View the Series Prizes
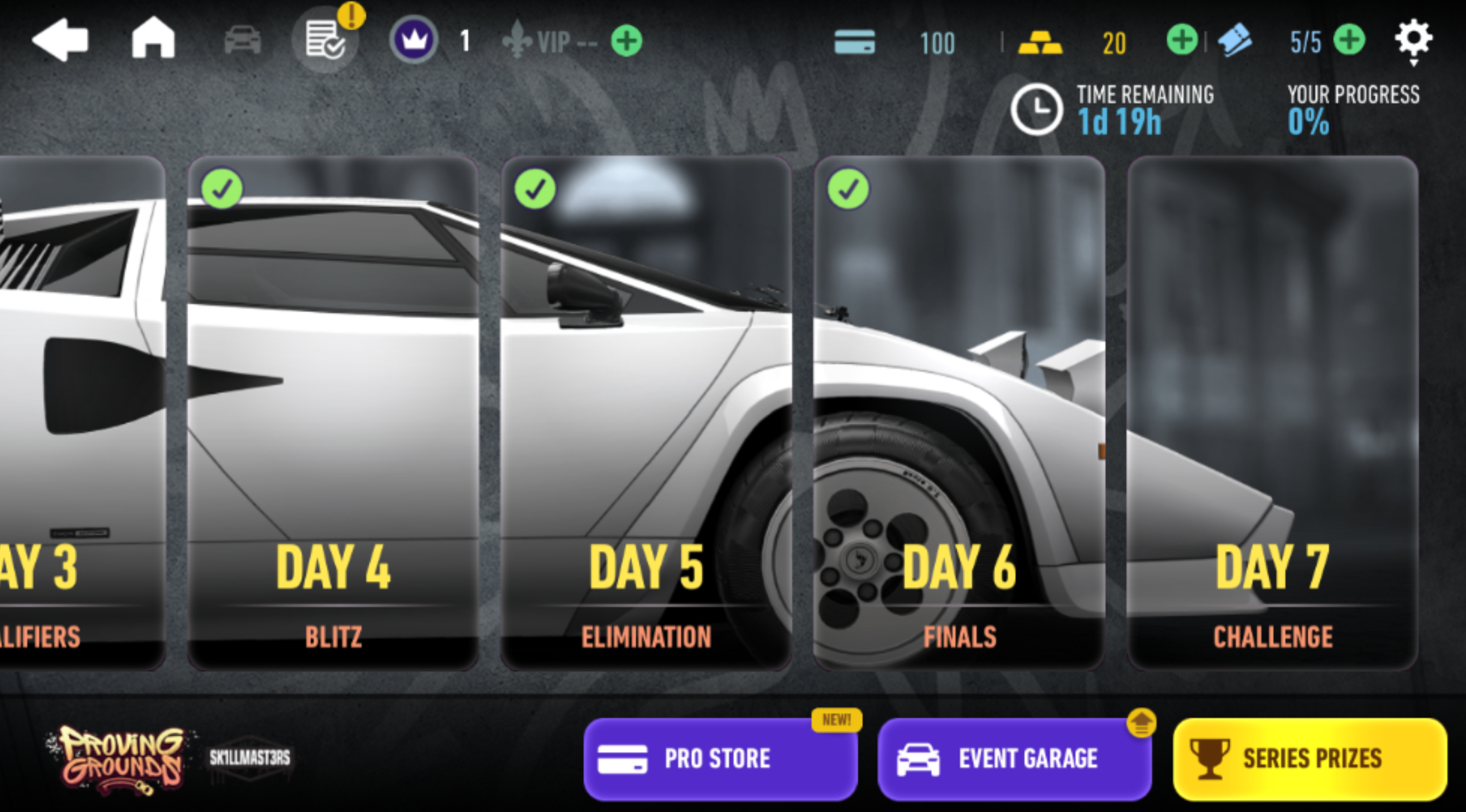The height and width of the screenshot is (812, 1466). [1309, 759]
